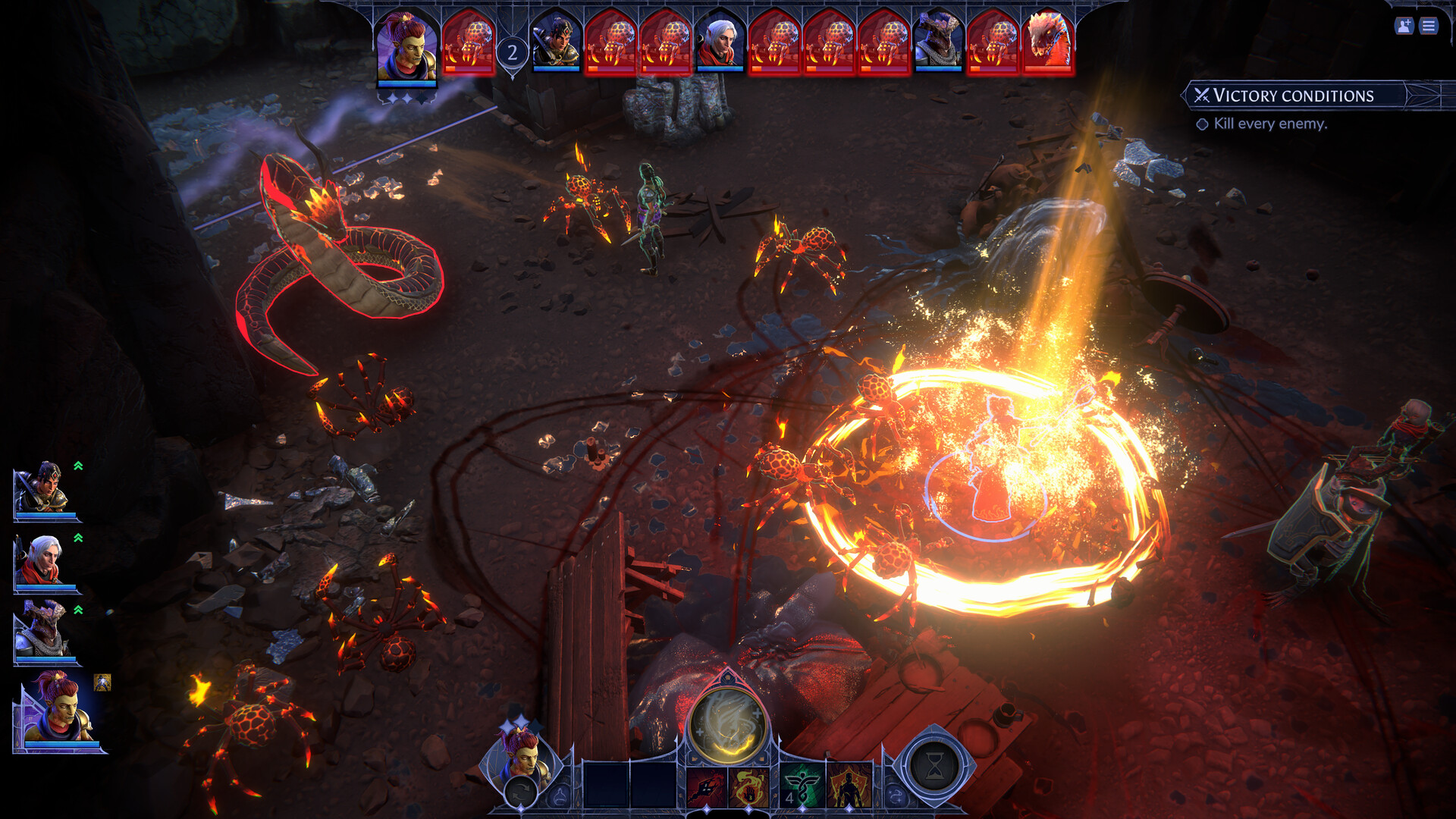Select the horned dragonborn party portrait

point(44,632)
